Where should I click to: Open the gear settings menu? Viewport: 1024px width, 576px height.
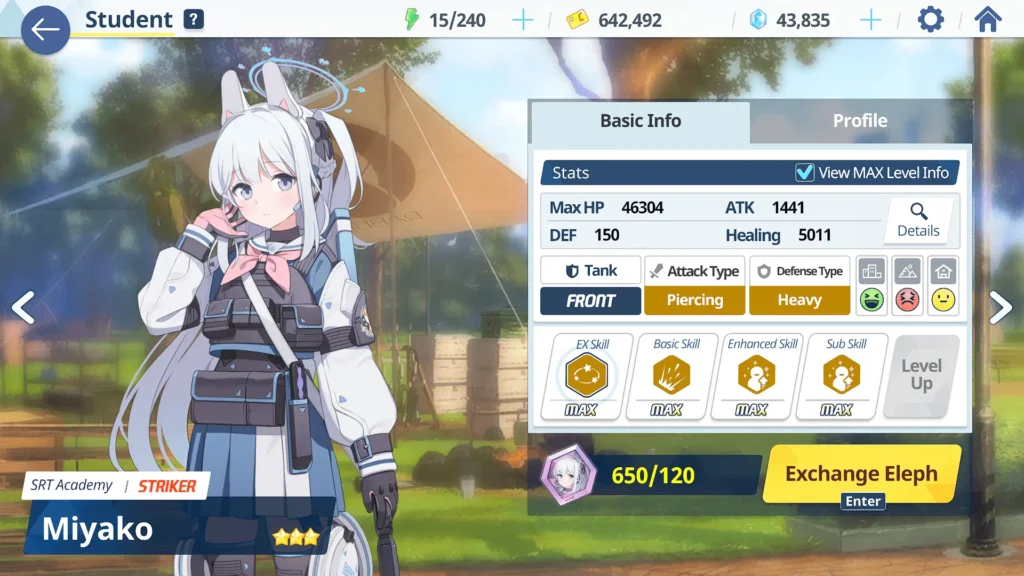tap(930, 20)
